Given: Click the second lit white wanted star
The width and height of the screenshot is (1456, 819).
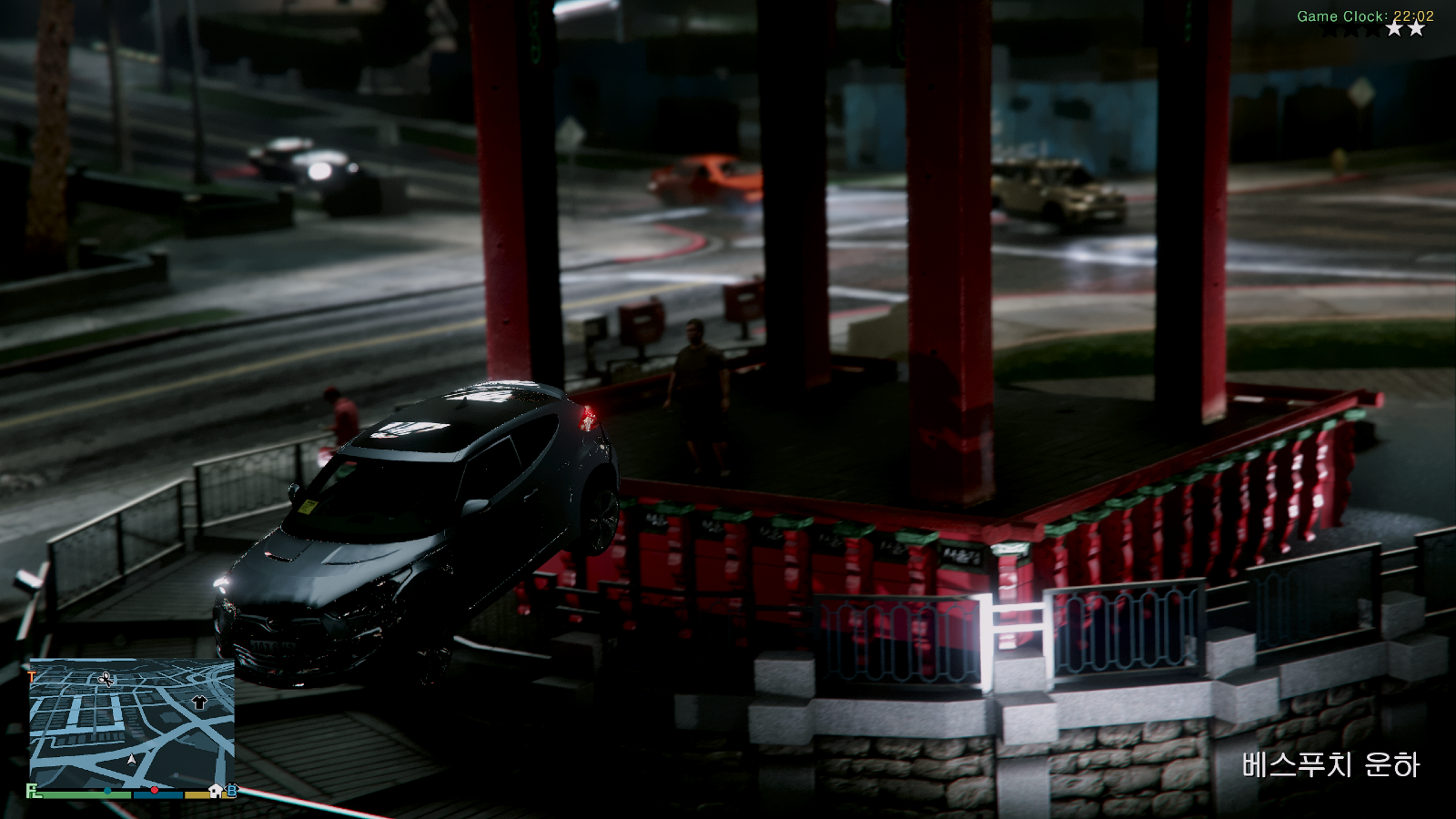Looking at the screenshot, I should (1416, 29).
